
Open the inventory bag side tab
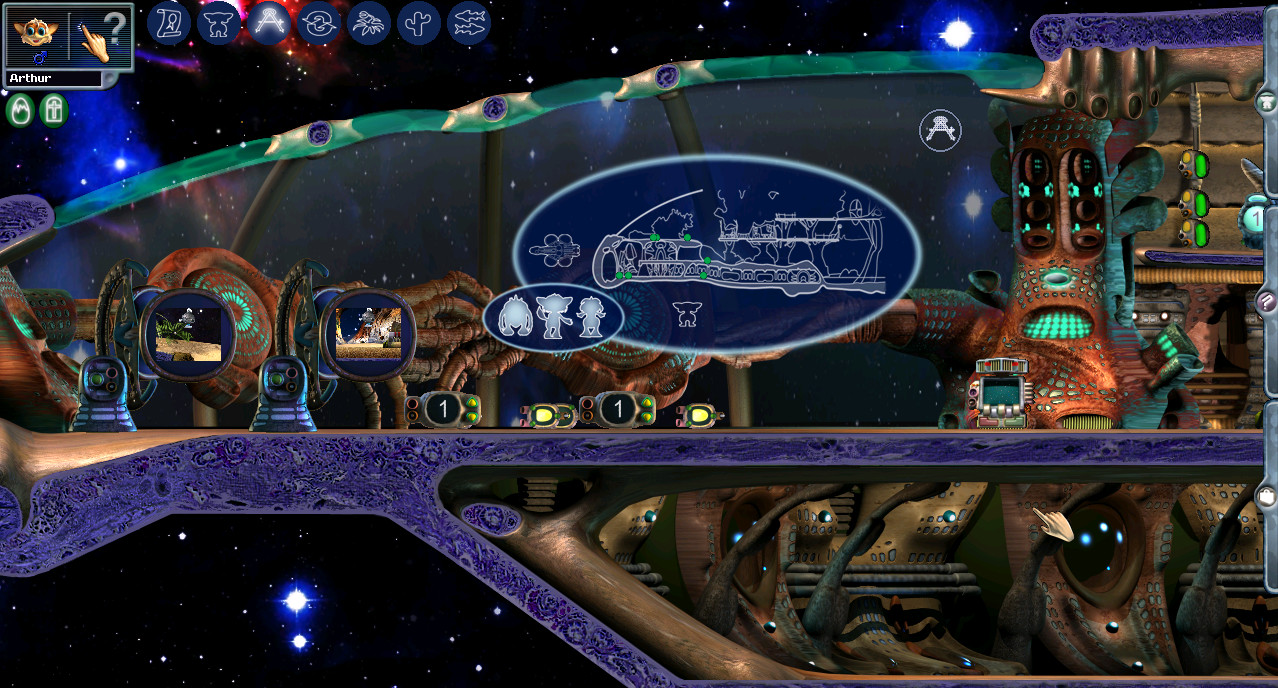click(x=1267, y=496)
